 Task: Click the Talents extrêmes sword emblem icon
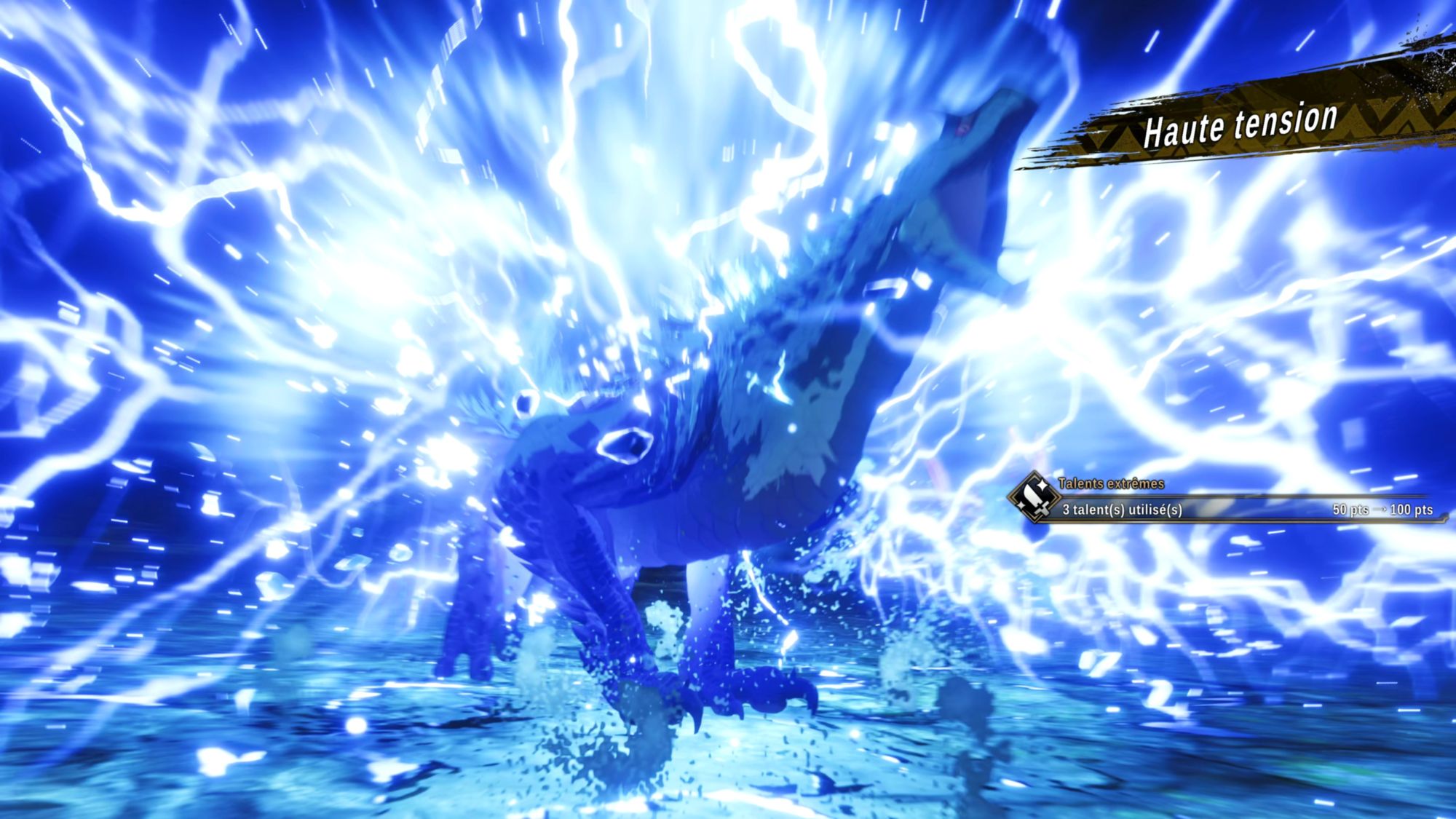pyautogui.click(x=1034, y=498)
